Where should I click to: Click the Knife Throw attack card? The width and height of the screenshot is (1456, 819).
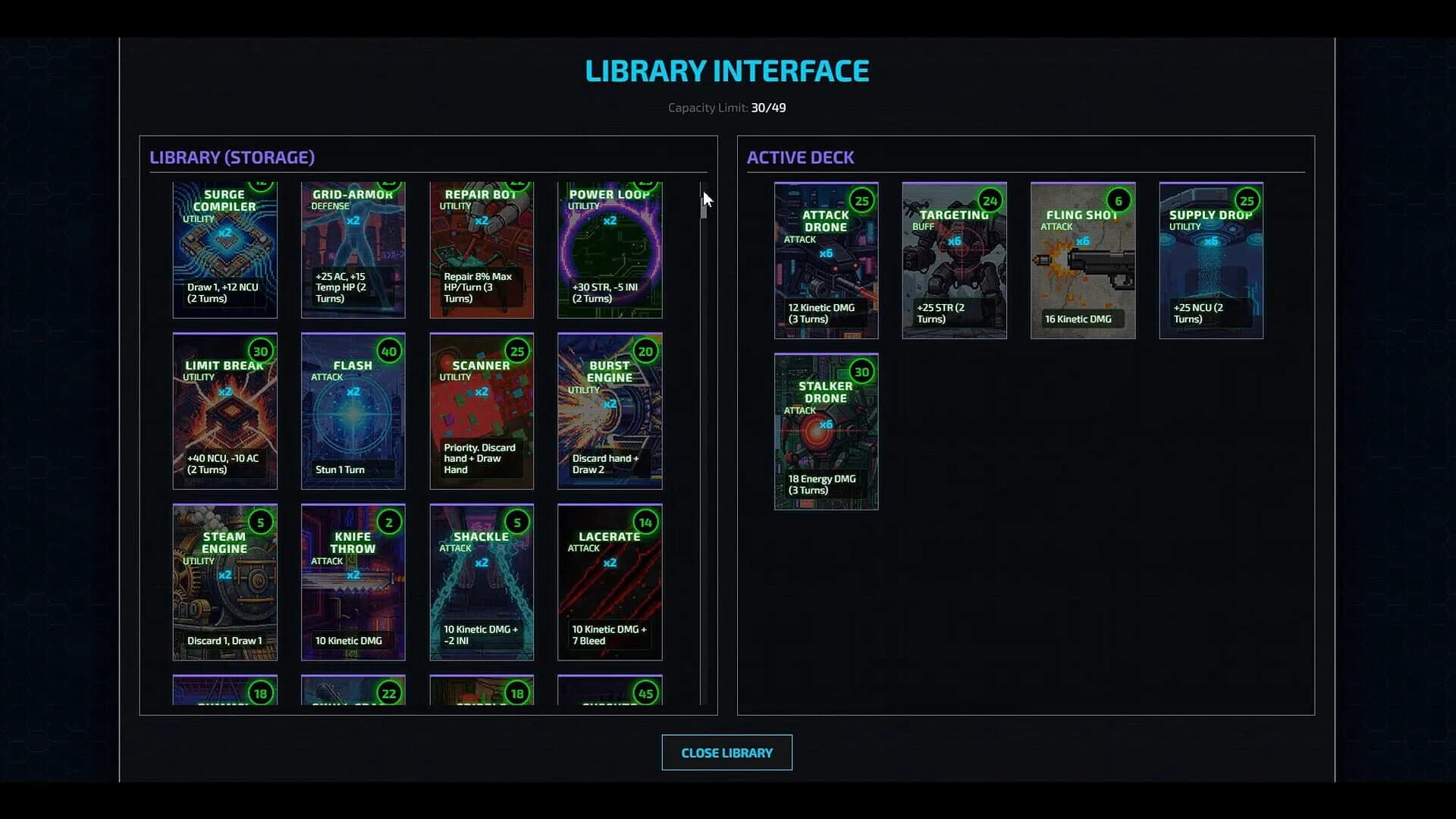pos(353,582)
